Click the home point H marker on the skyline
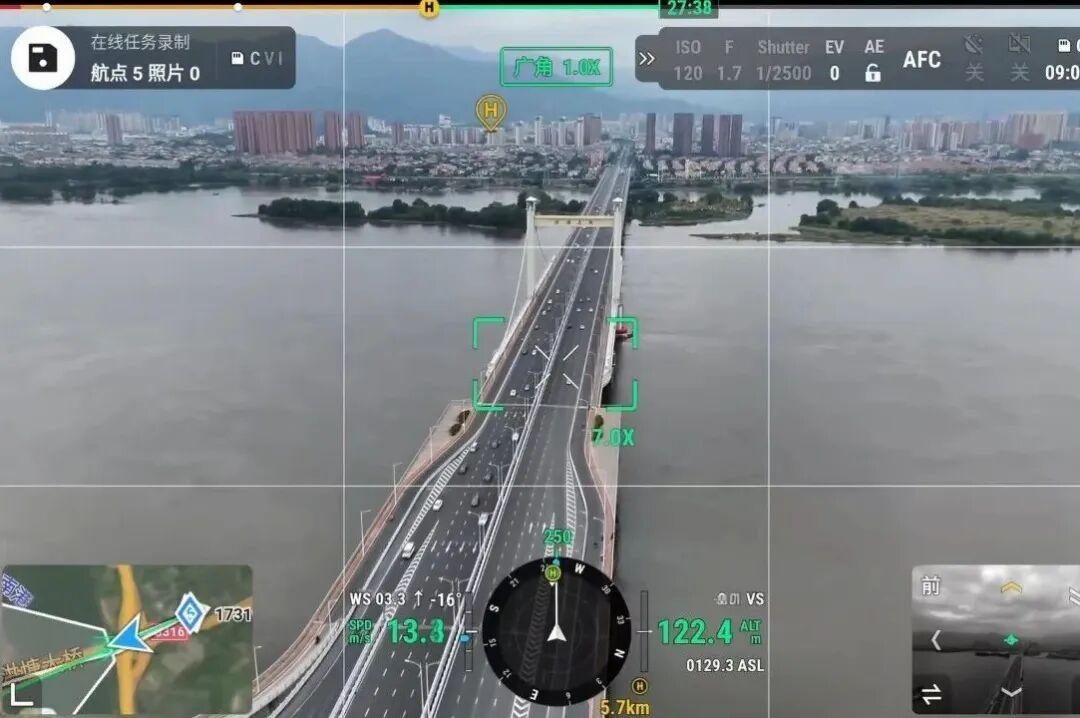1080x718 pixels. pyautogui.click(x=490, y=110)
